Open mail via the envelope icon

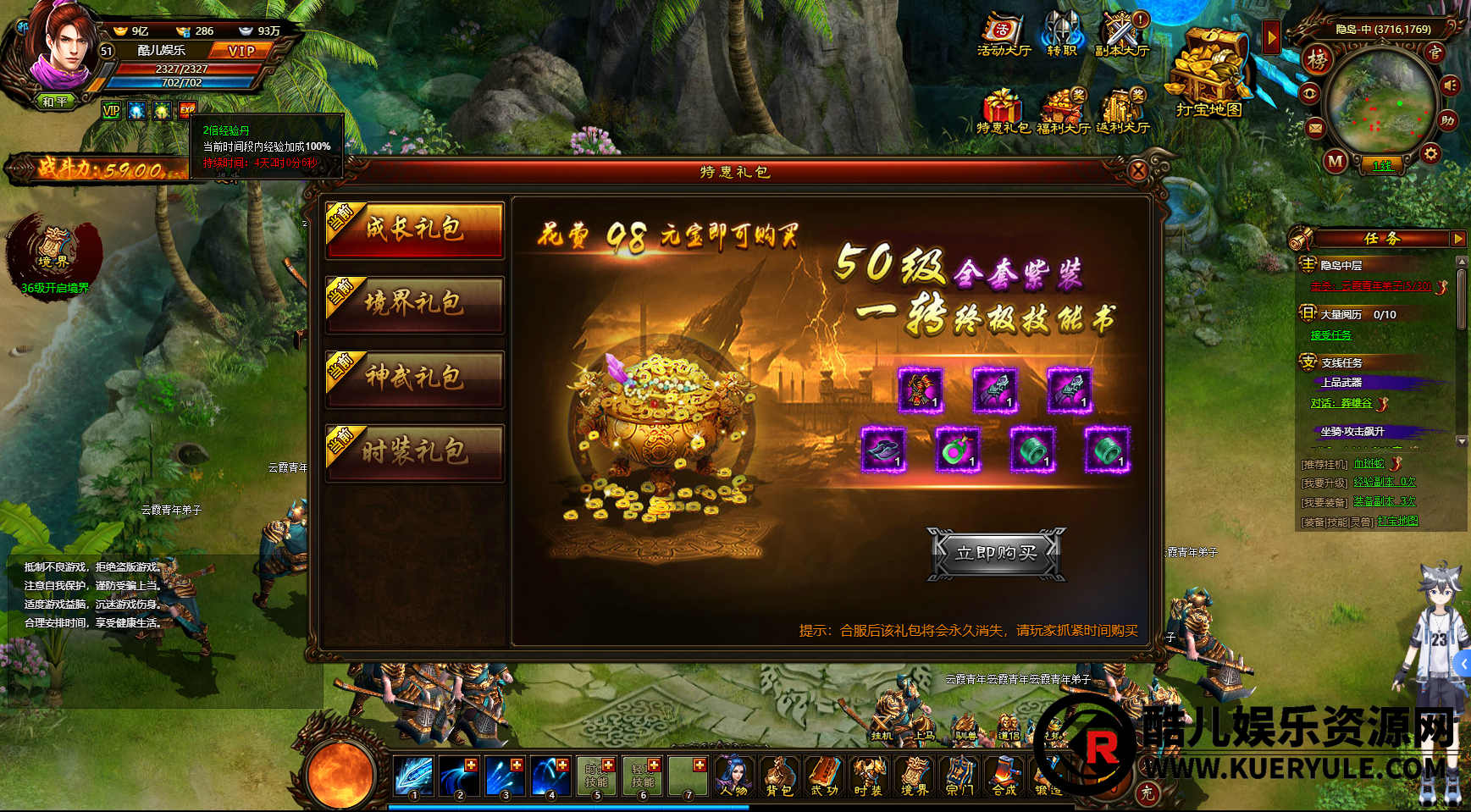tap(1315, 128)
